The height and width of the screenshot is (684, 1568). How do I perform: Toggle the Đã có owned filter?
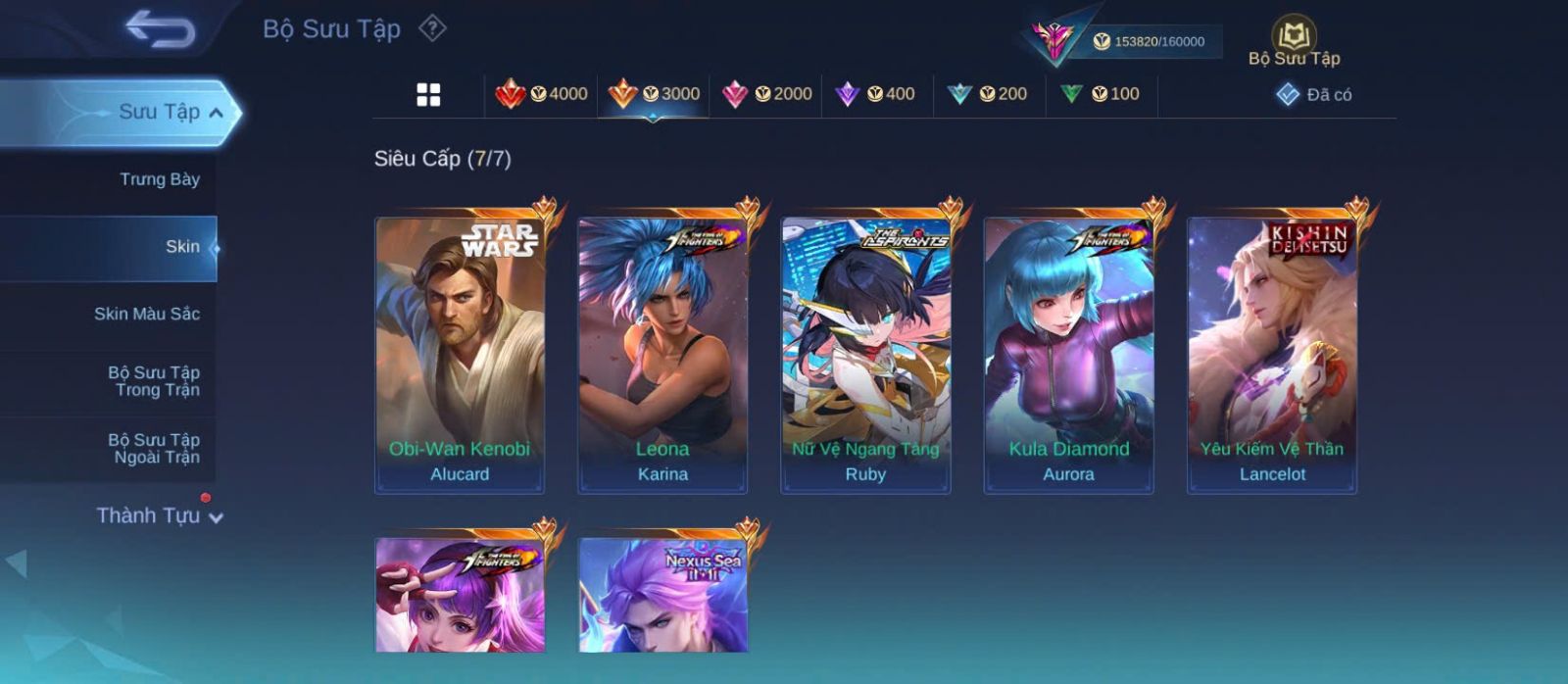click(x=1313, y=95)
